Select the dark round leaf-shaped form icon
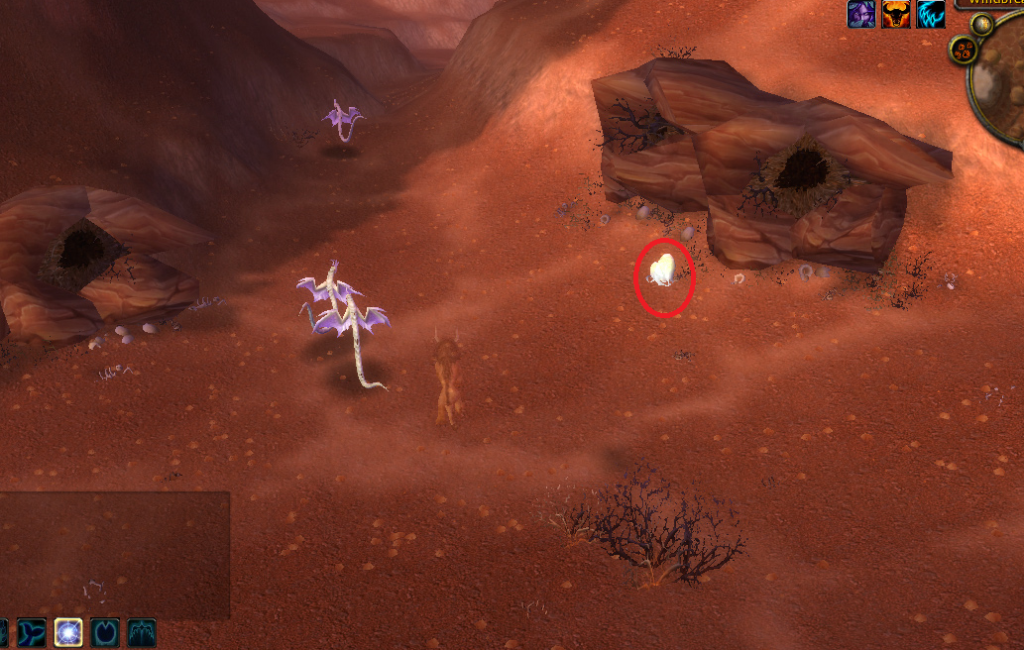The height and width of the screenshot is (650, 1024). 105,632
